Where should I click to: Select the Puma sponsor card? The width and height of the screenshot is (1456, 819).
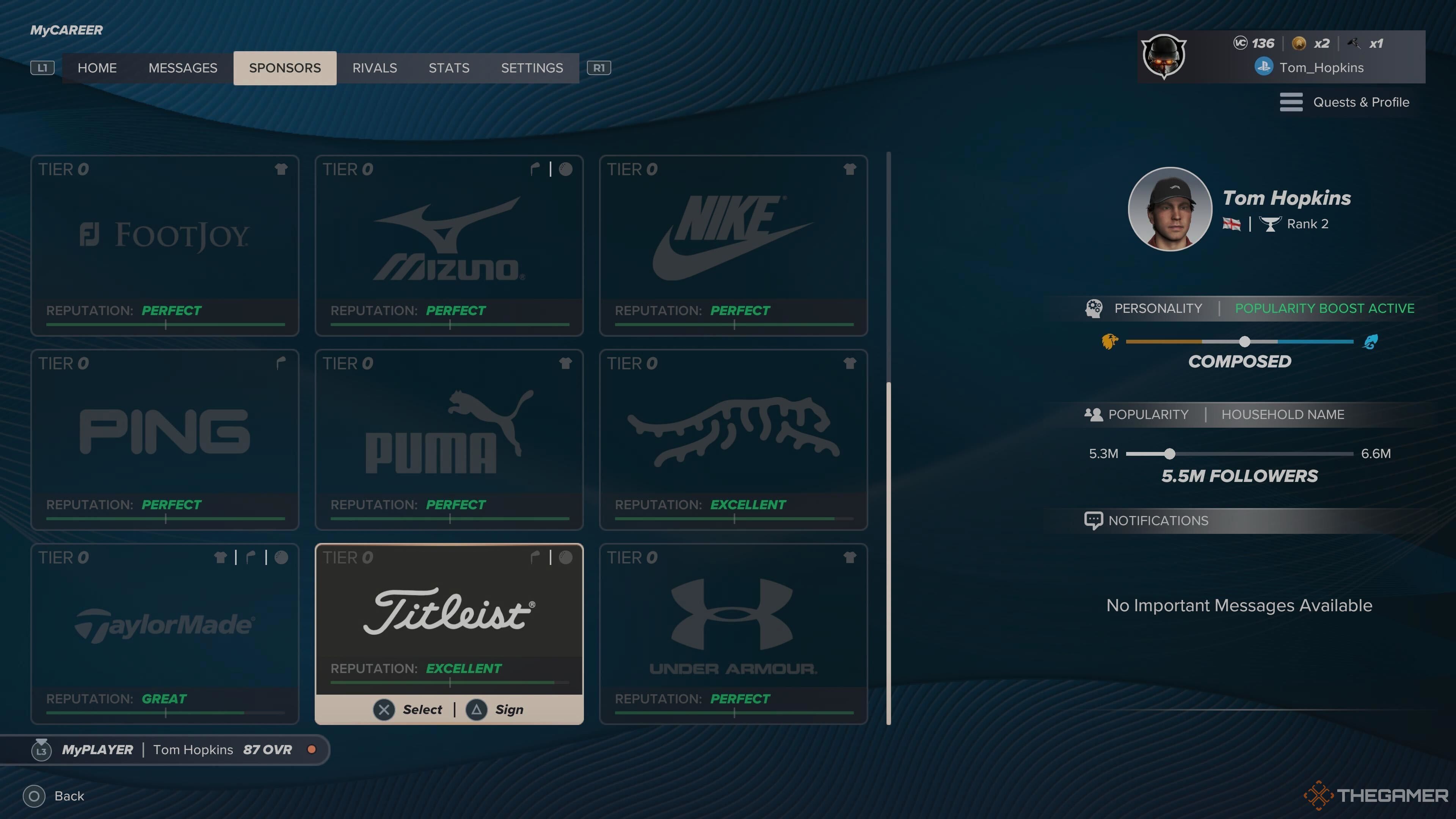click(449, 439)
